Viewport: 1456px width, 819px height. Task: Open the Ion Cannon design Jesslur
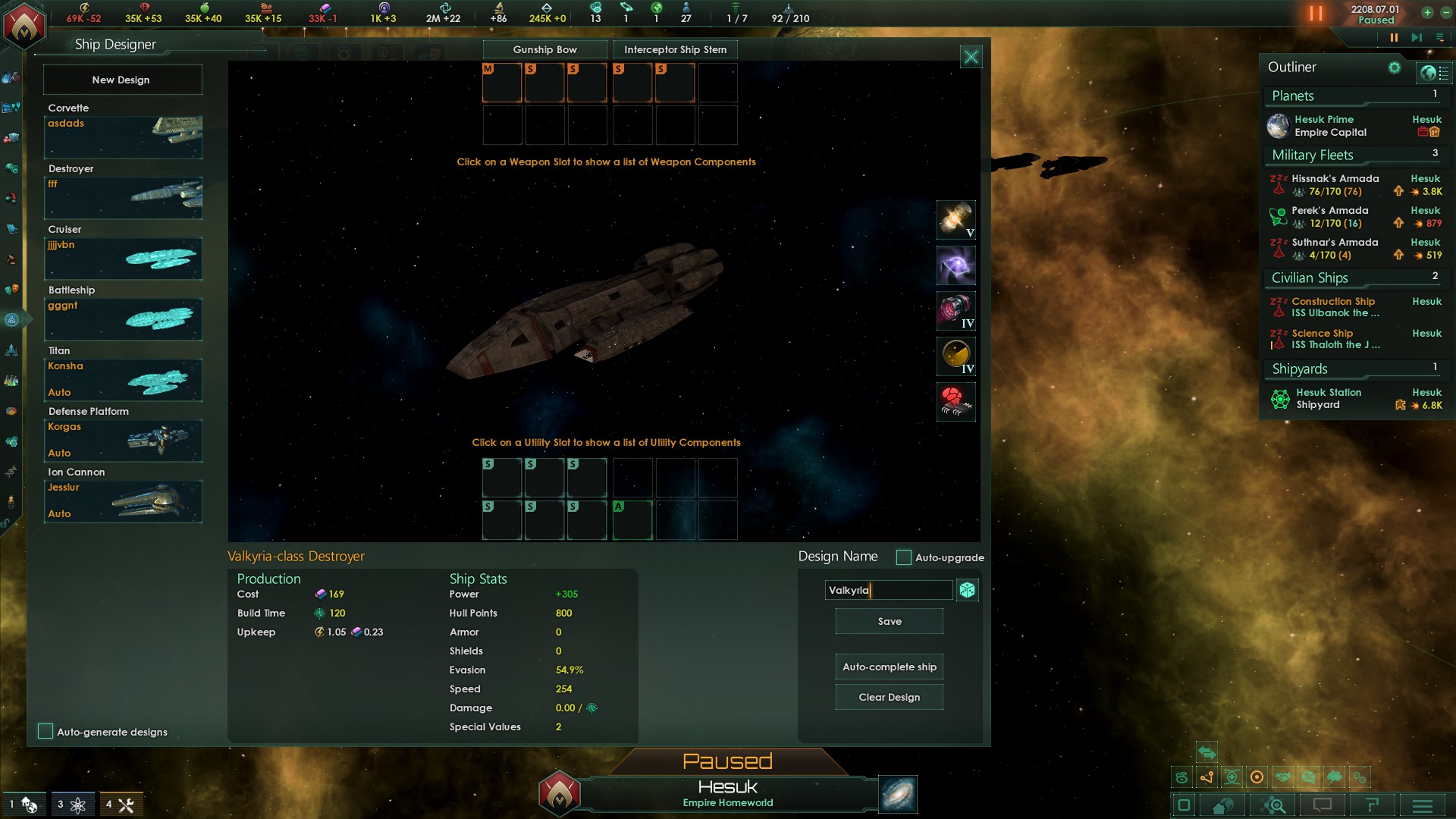[123, 500]
